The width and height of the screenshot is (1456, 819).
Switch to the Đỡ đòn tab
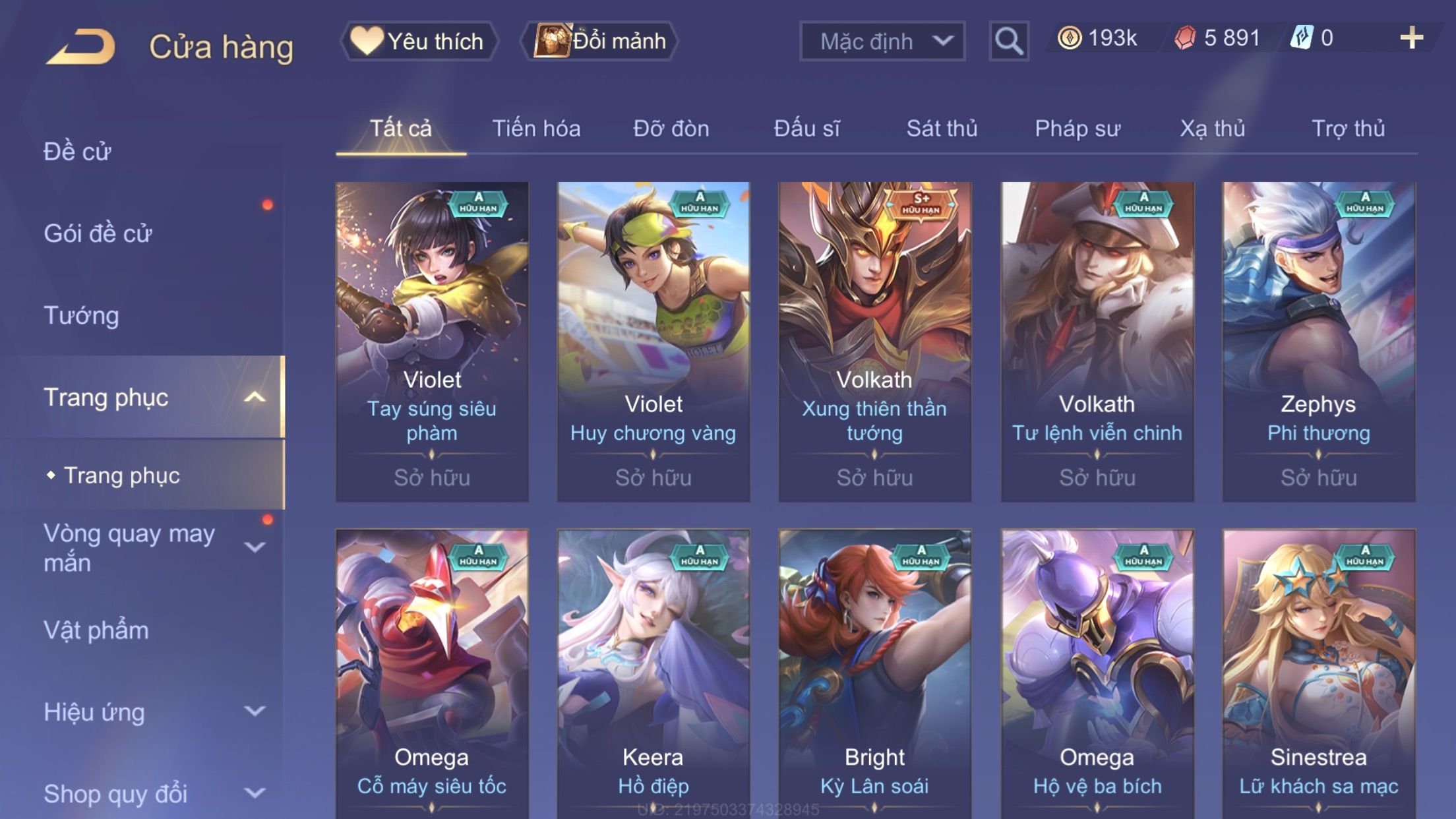pos(671,129)
